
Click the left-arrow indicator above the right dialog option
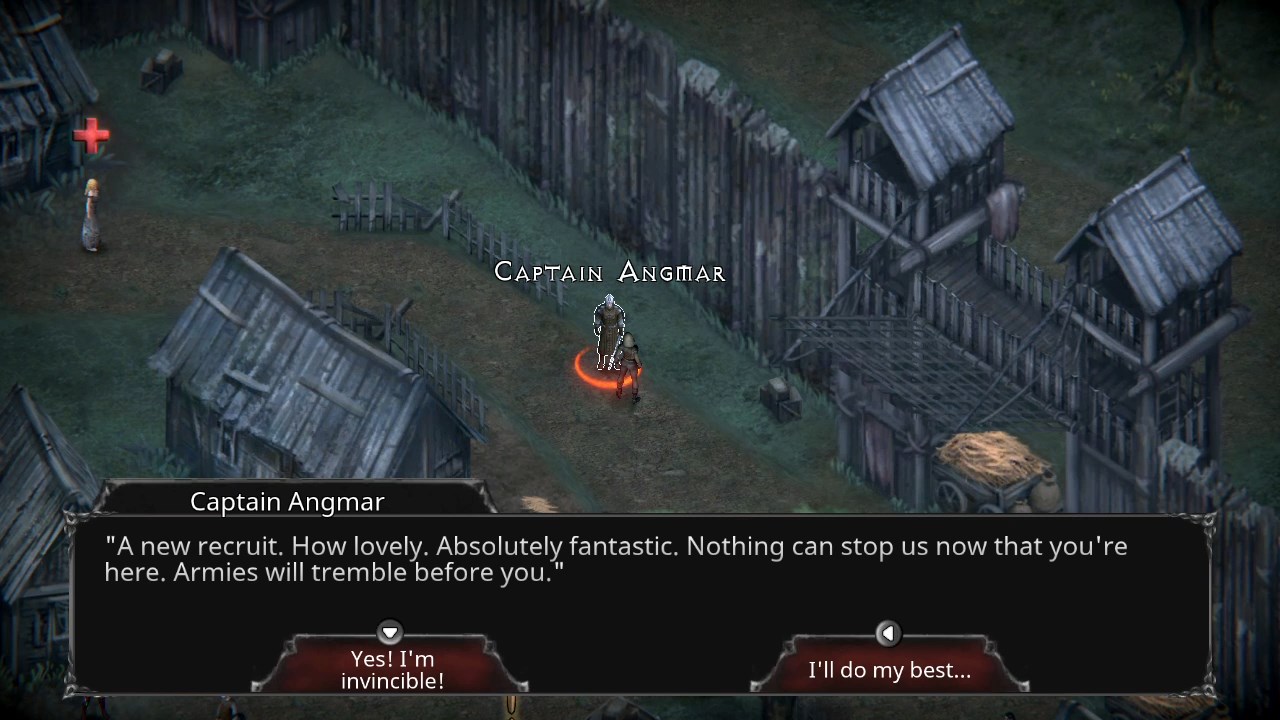pos(888,633)
